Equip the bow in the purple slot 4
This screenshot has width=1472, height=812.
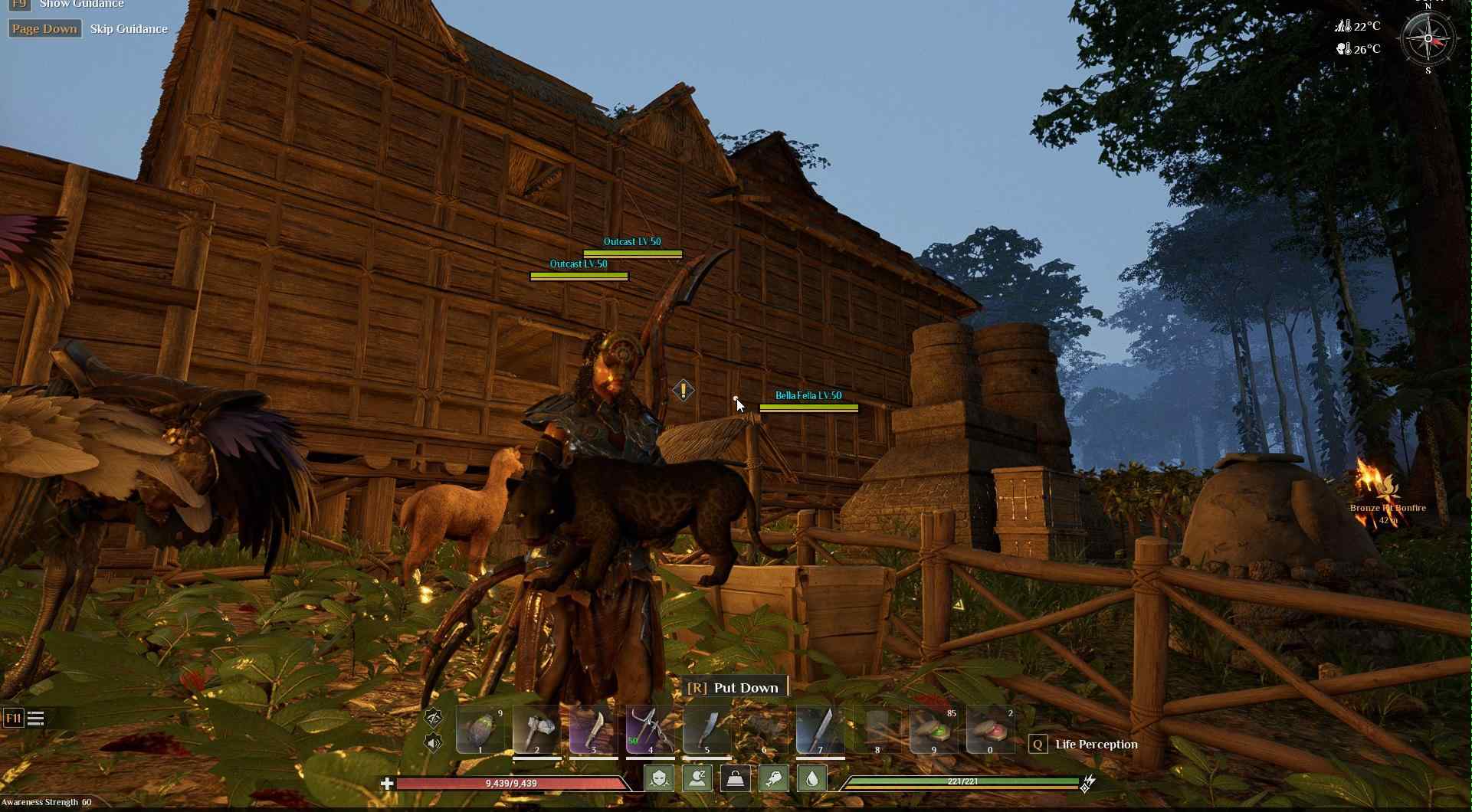coord(650,730)
